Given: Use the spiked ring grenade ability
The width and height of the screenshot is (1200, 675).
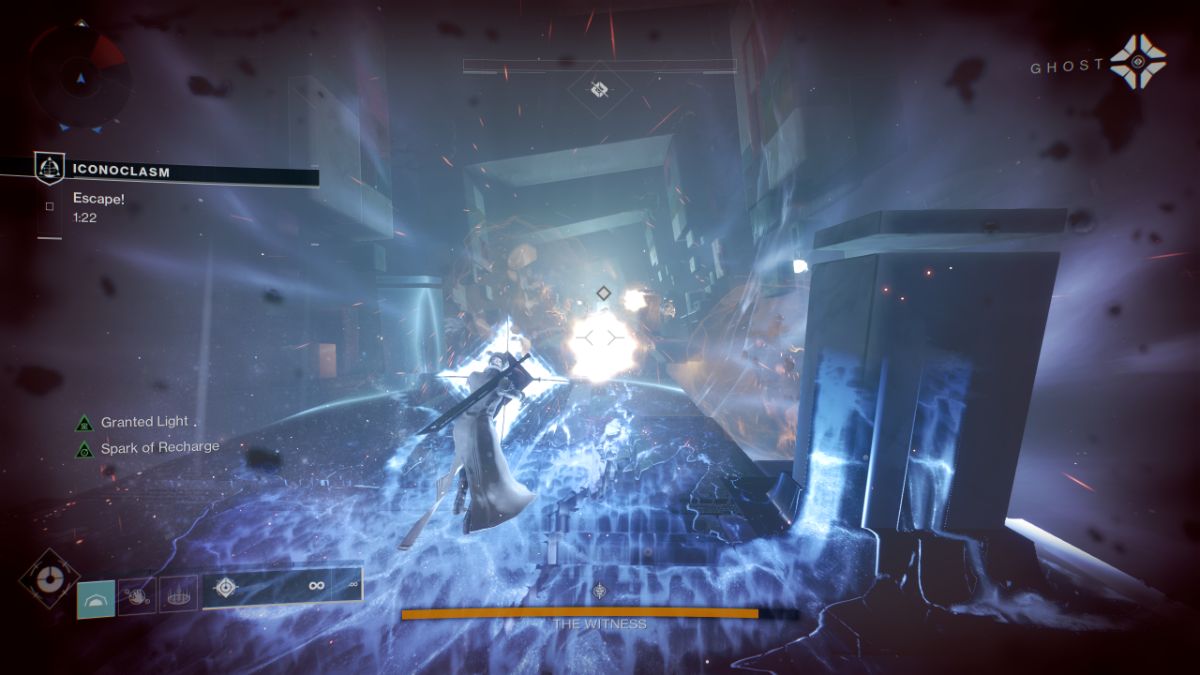Looking at the screenshot, I should (x=179, y=597).
